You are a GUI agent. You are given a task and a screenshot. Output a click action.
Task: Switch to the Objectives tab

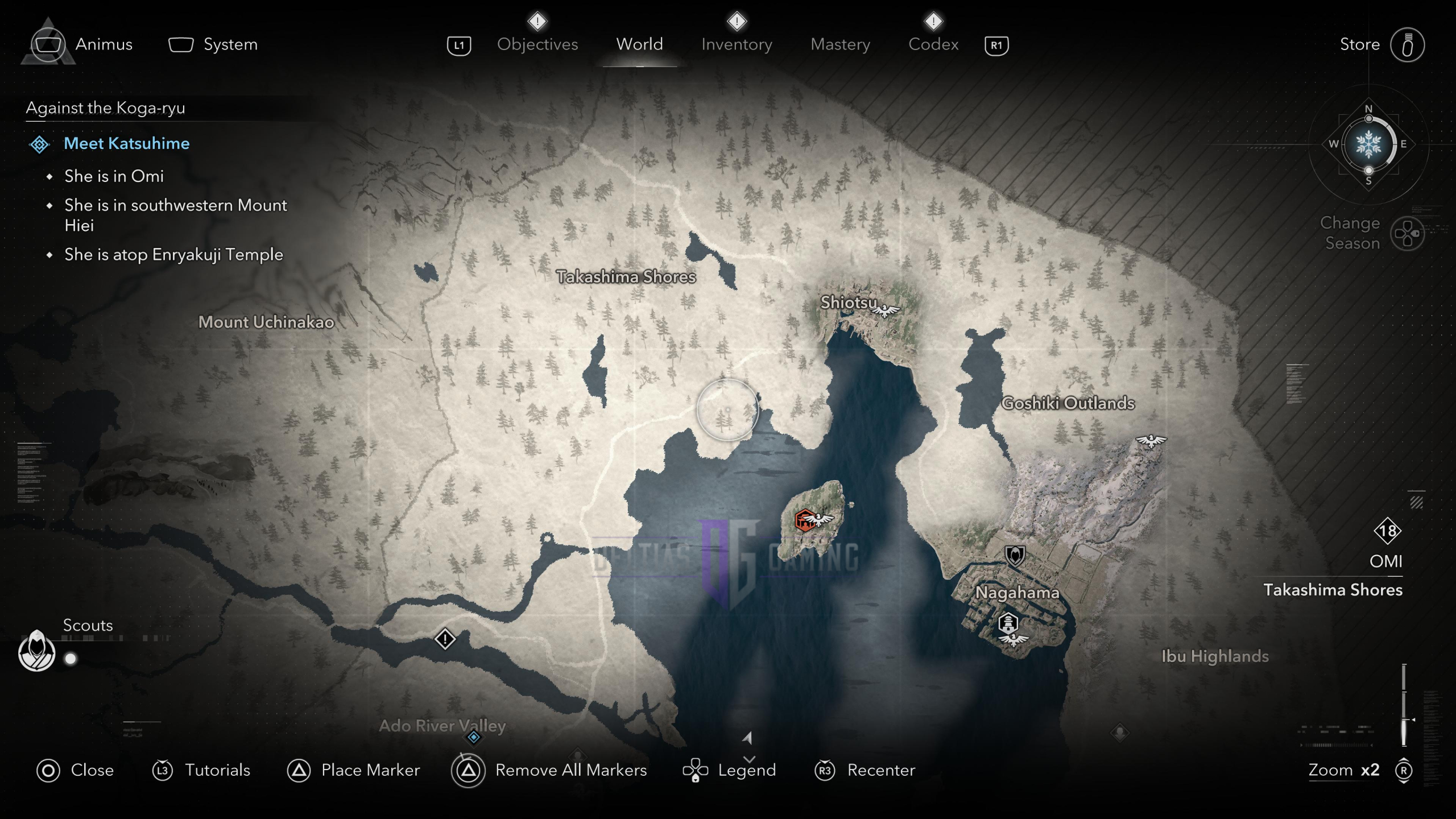point(537,44)
